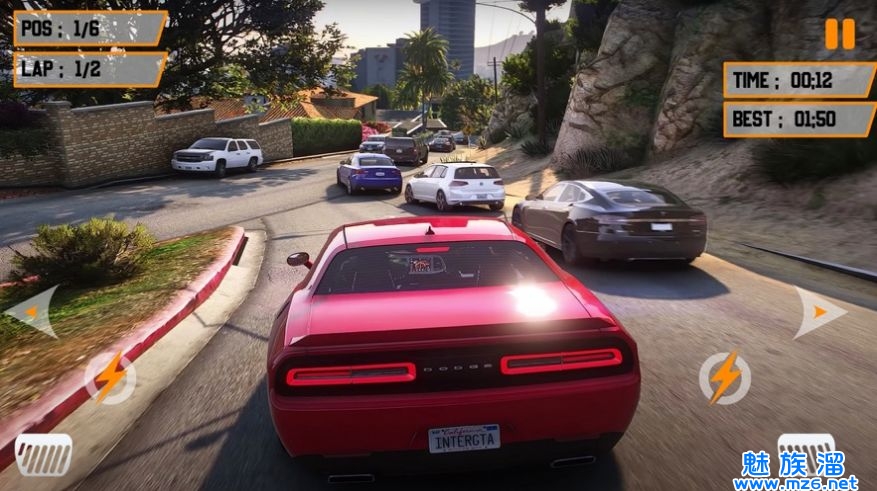
Task: Steer left with the left arrow control
Action: pos(32,312)
